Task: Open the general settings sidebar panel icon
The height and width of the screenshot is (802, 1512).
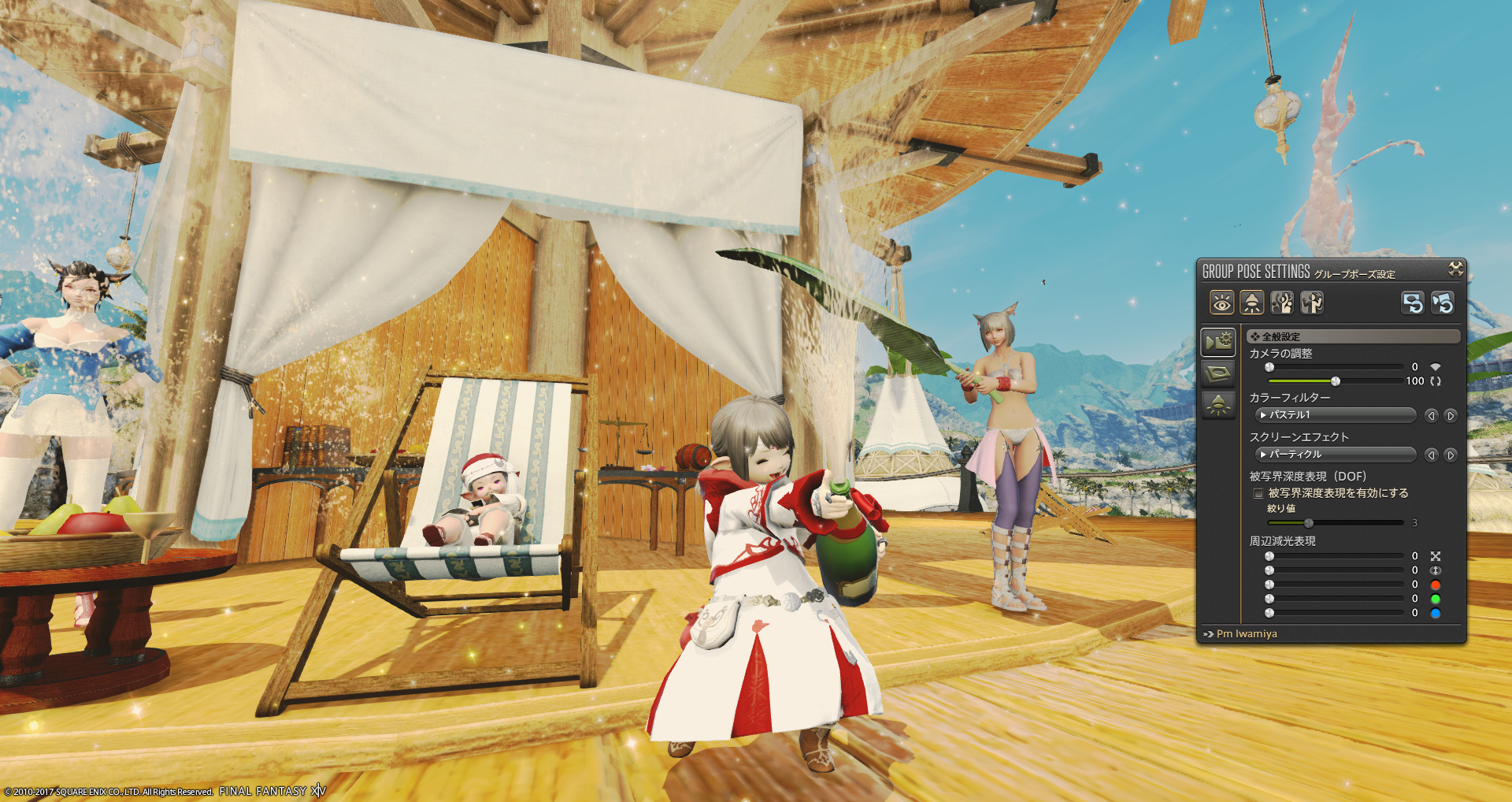Action: coord(1218,342)
